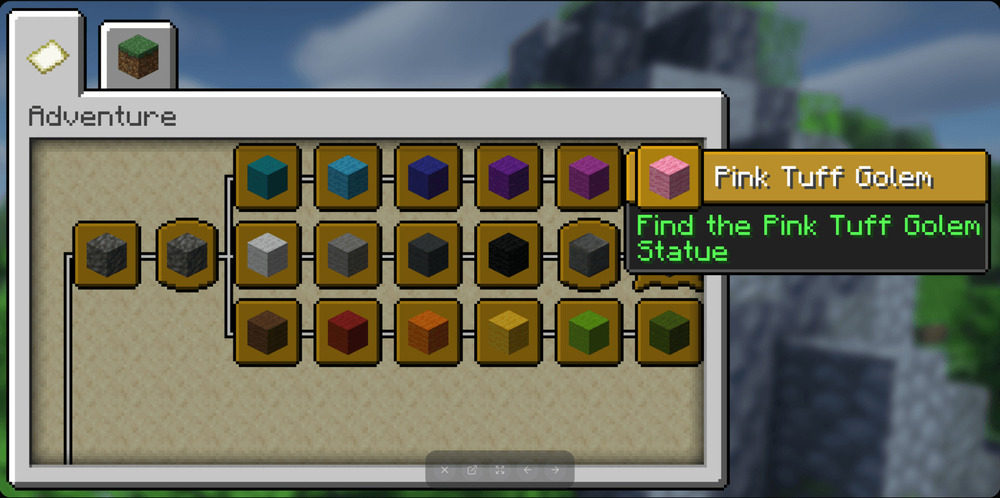Pick the yellow wool block advancement
The width and height of the screenshot is (1000, 498).
click(x=508, y=331)
